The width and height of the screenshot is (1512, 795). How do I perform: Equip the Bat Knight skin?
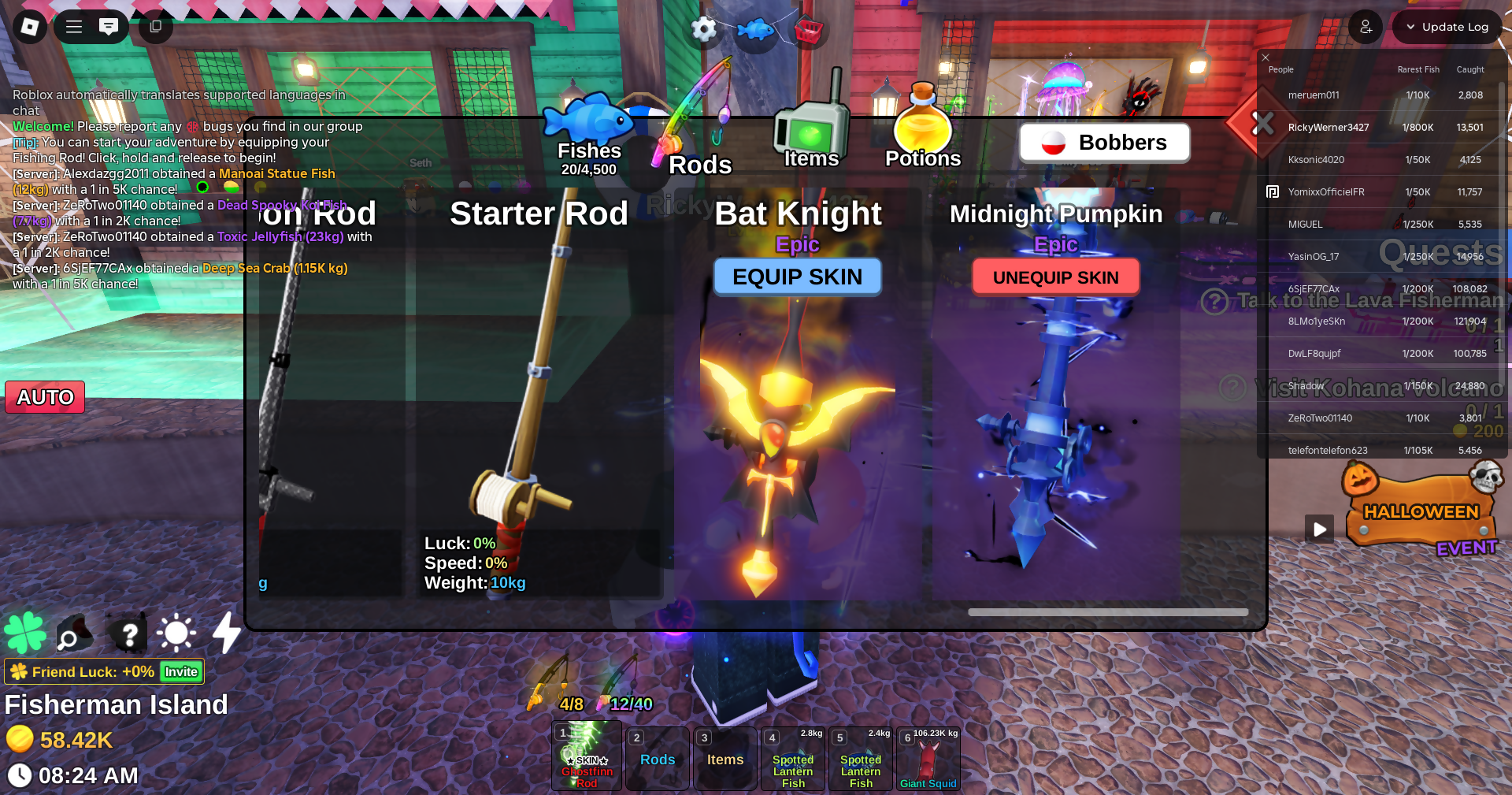click(797, 277)
